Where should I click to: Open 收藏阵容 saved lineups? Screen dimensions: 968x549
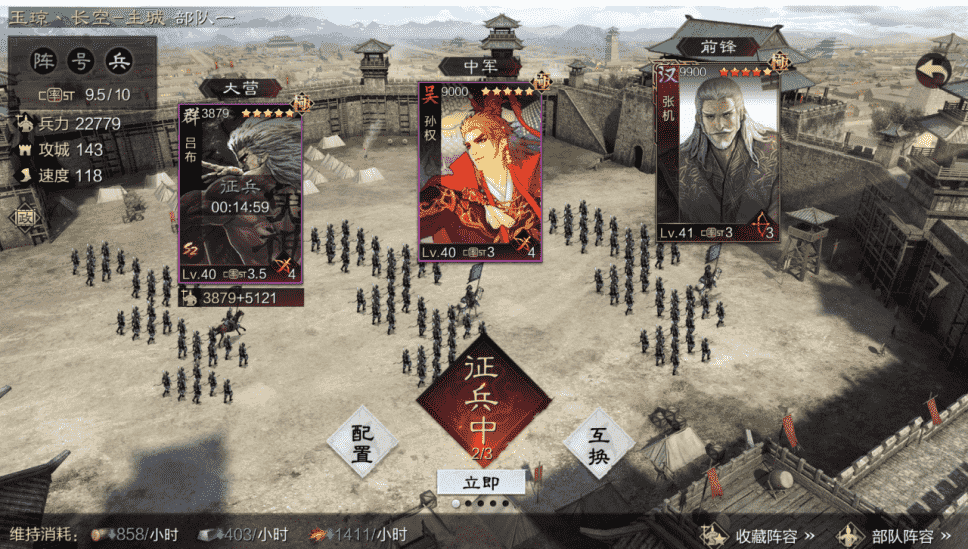[757, 535]
